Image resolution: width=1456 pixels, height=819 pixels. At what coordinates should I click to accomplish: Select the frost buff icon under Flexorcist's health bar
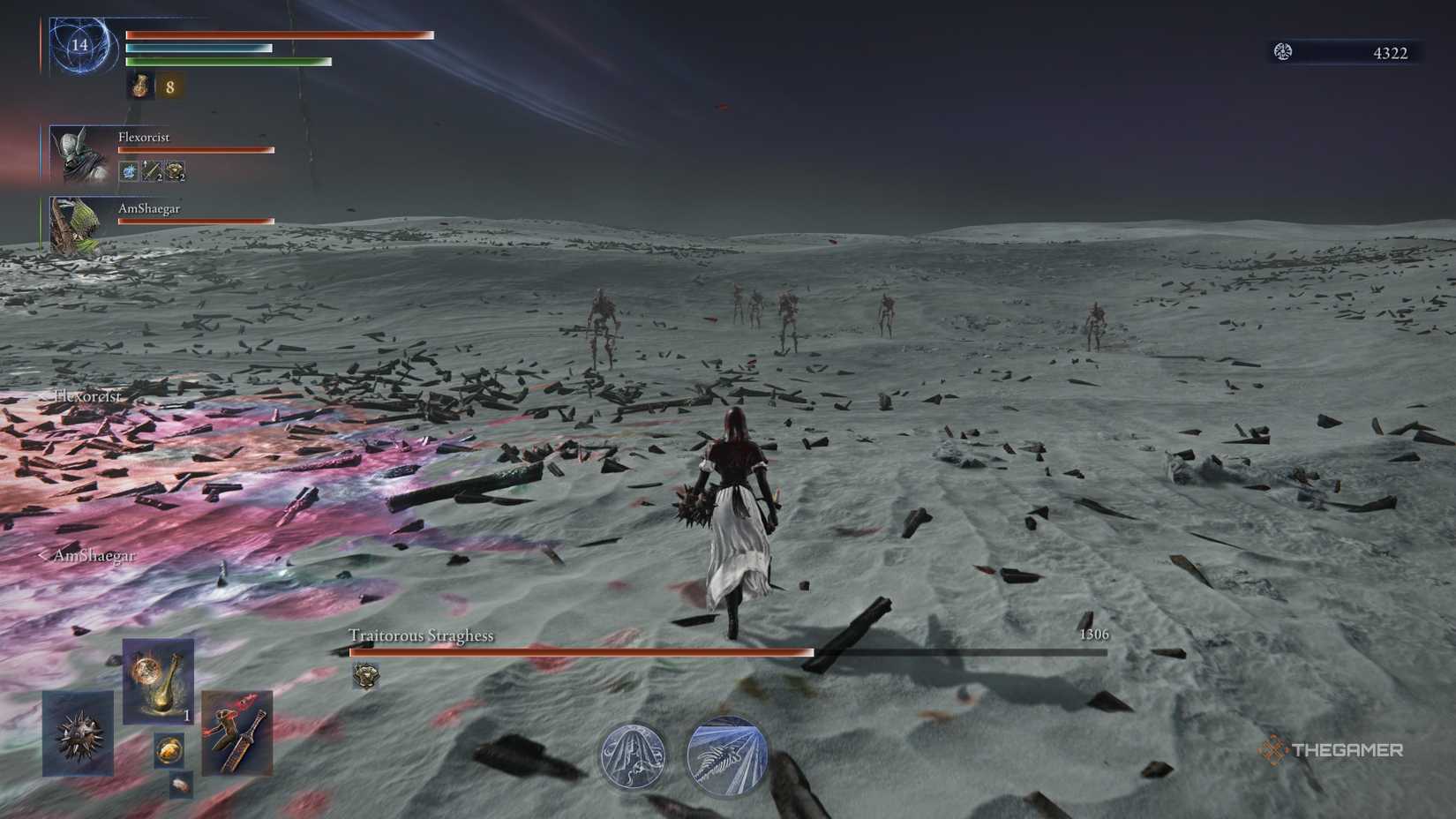[x=129, y=171]
